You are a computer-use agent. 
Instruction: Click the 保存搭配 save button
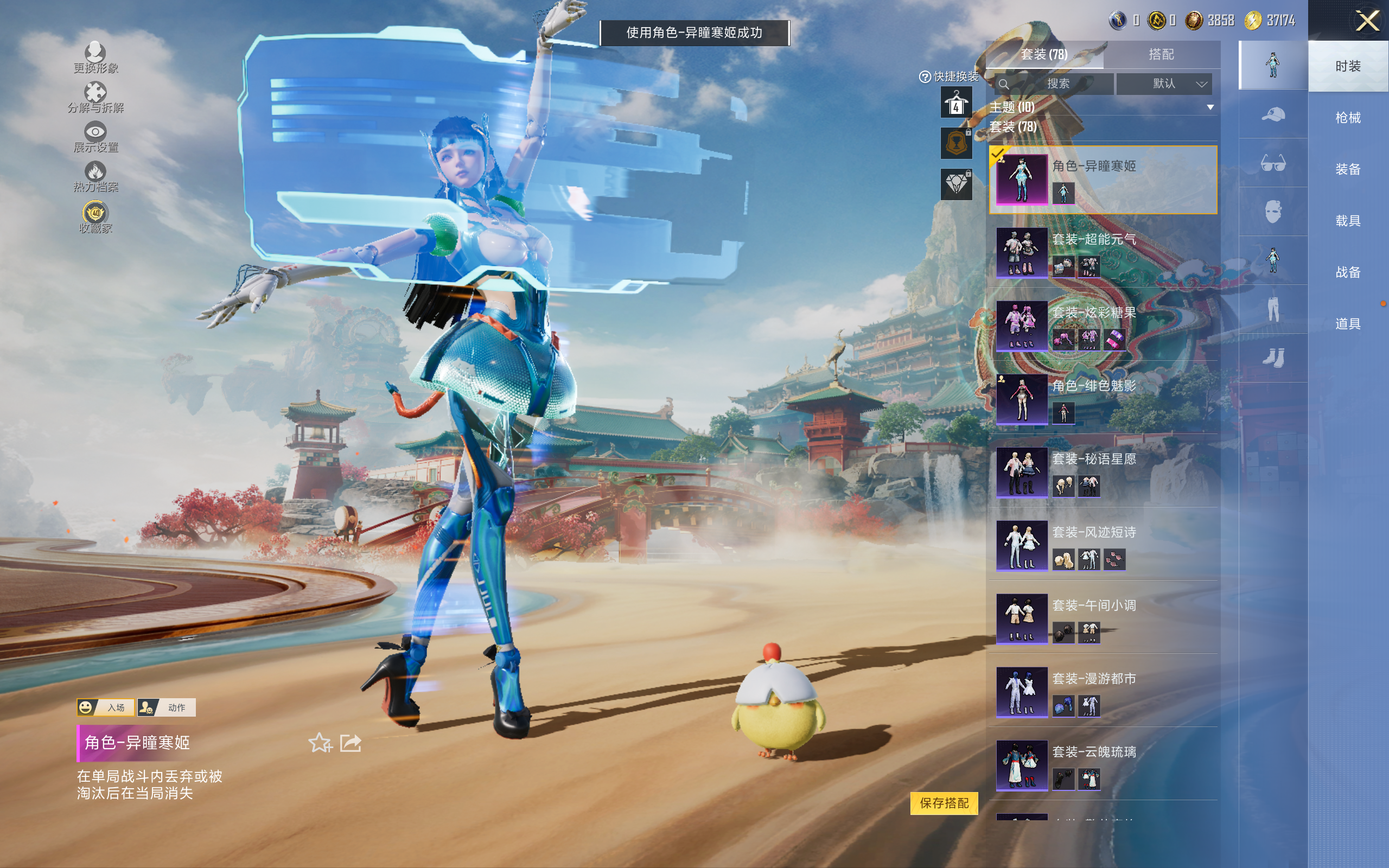point(944,802)
